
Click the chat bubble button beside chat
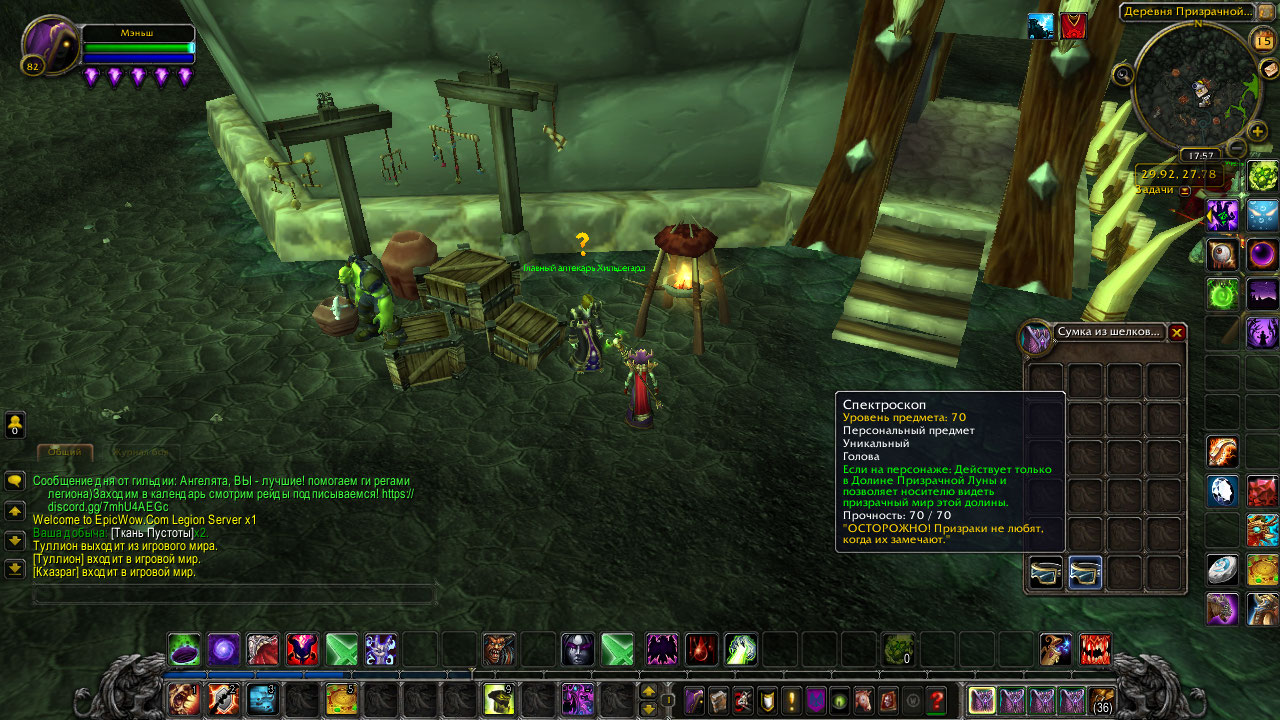click(15, 481)
